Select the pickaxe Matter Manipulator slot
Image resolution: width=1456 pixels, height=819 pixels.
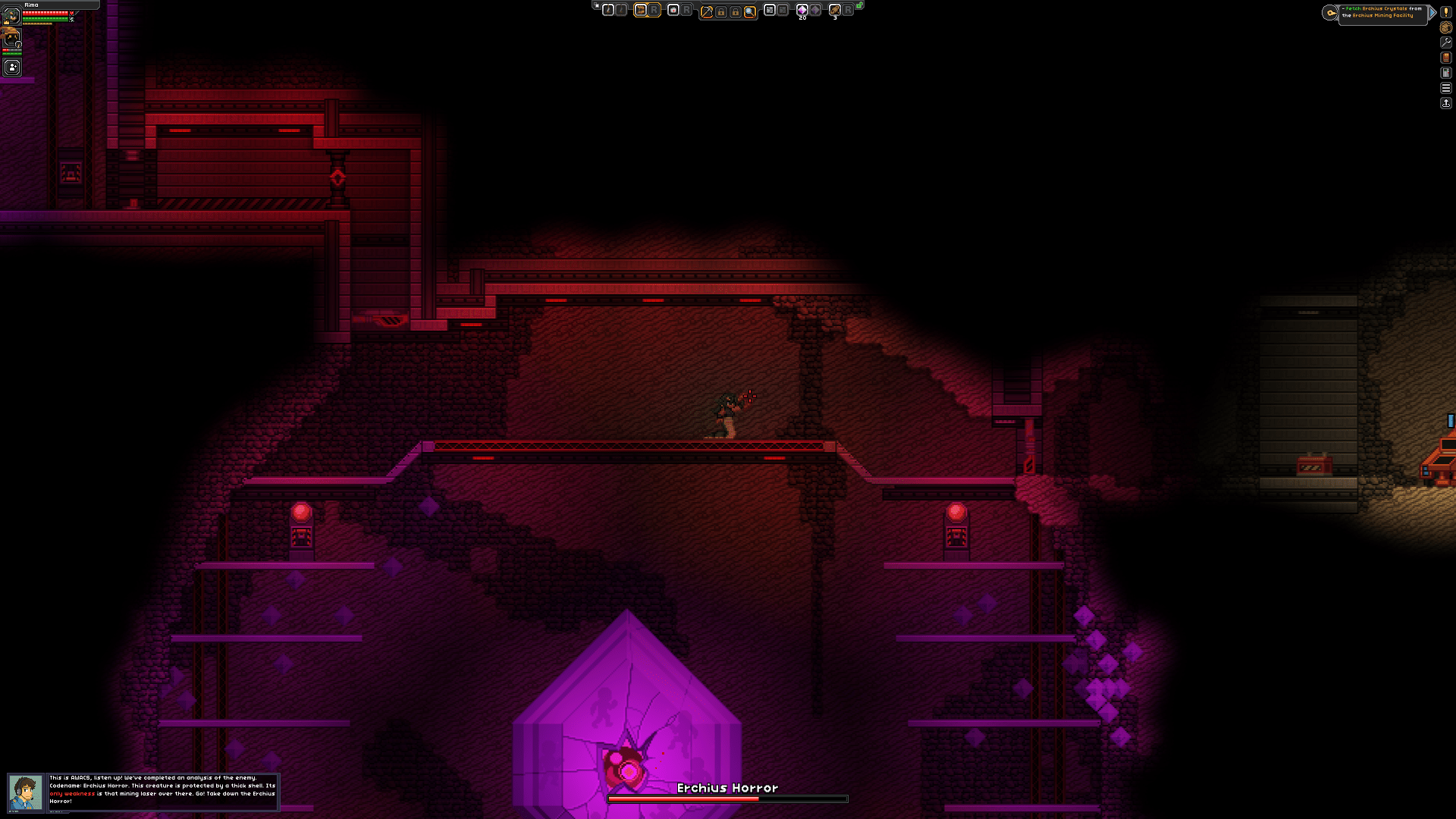pos(707,11)
